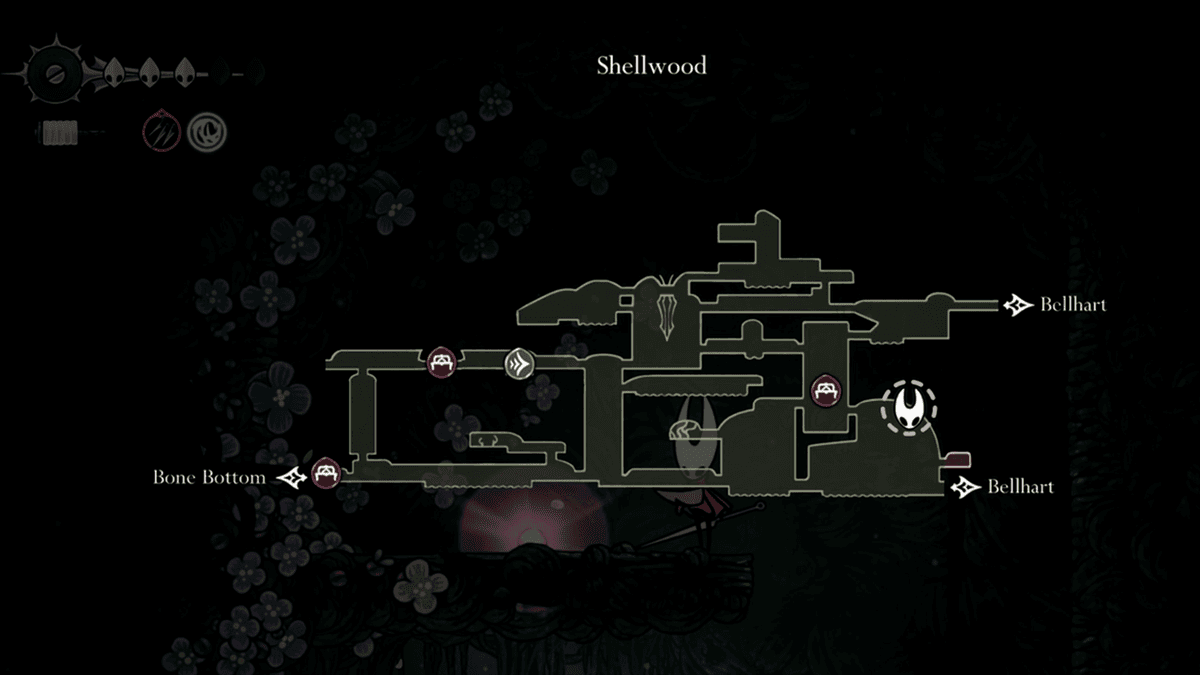Click the Shellwood area title
The height and width of the screenshot is (675, 1200).
651,66
